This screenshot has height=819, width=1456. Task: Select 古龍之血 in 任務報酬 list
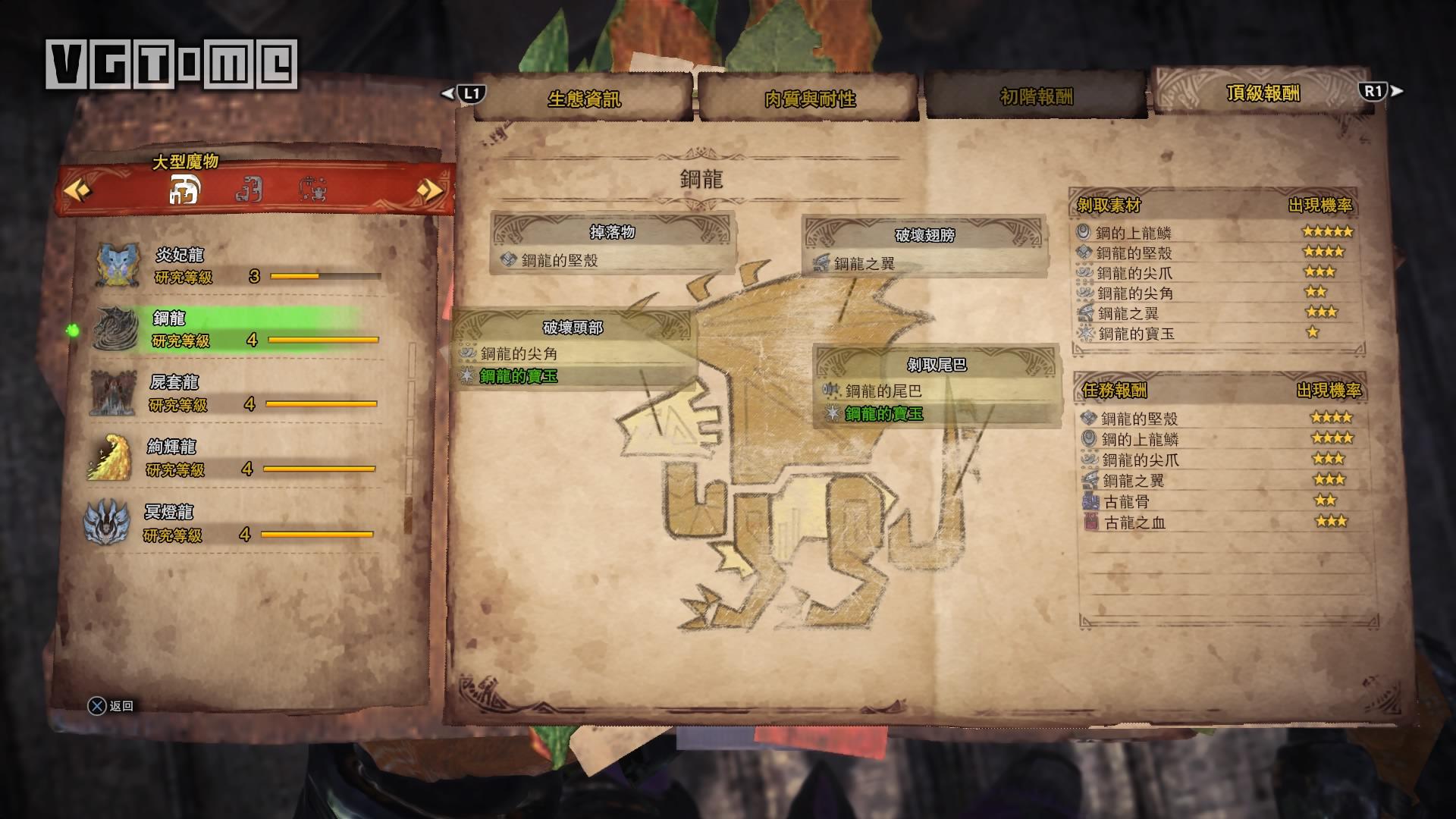(x=1134, y=522)
